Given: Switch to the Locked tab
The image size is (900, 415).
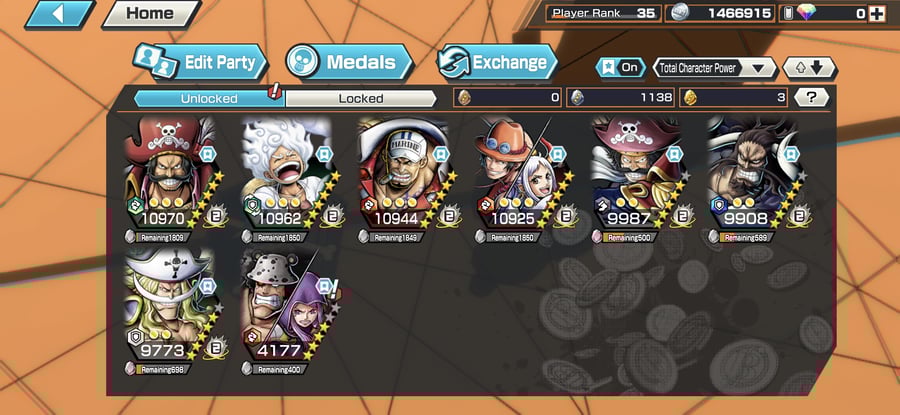Looking at the screenshot, I should (360, 98).
